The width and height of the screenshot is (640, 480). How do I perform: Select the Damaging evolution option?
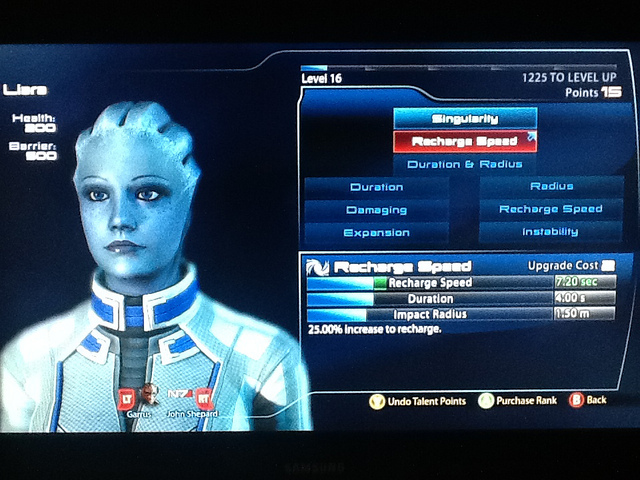point(377,210)
